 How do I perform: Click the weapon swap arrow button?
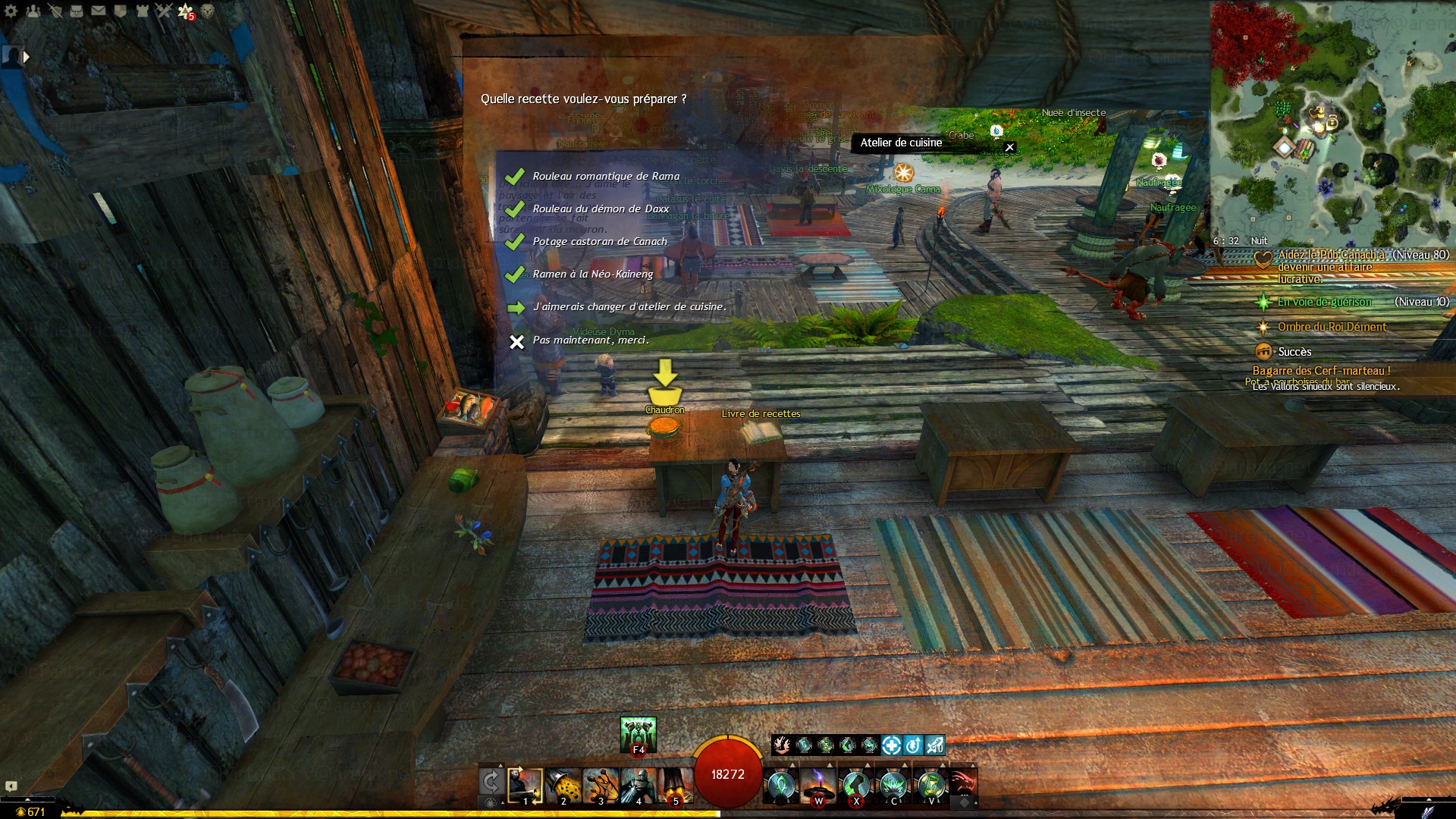491,783
